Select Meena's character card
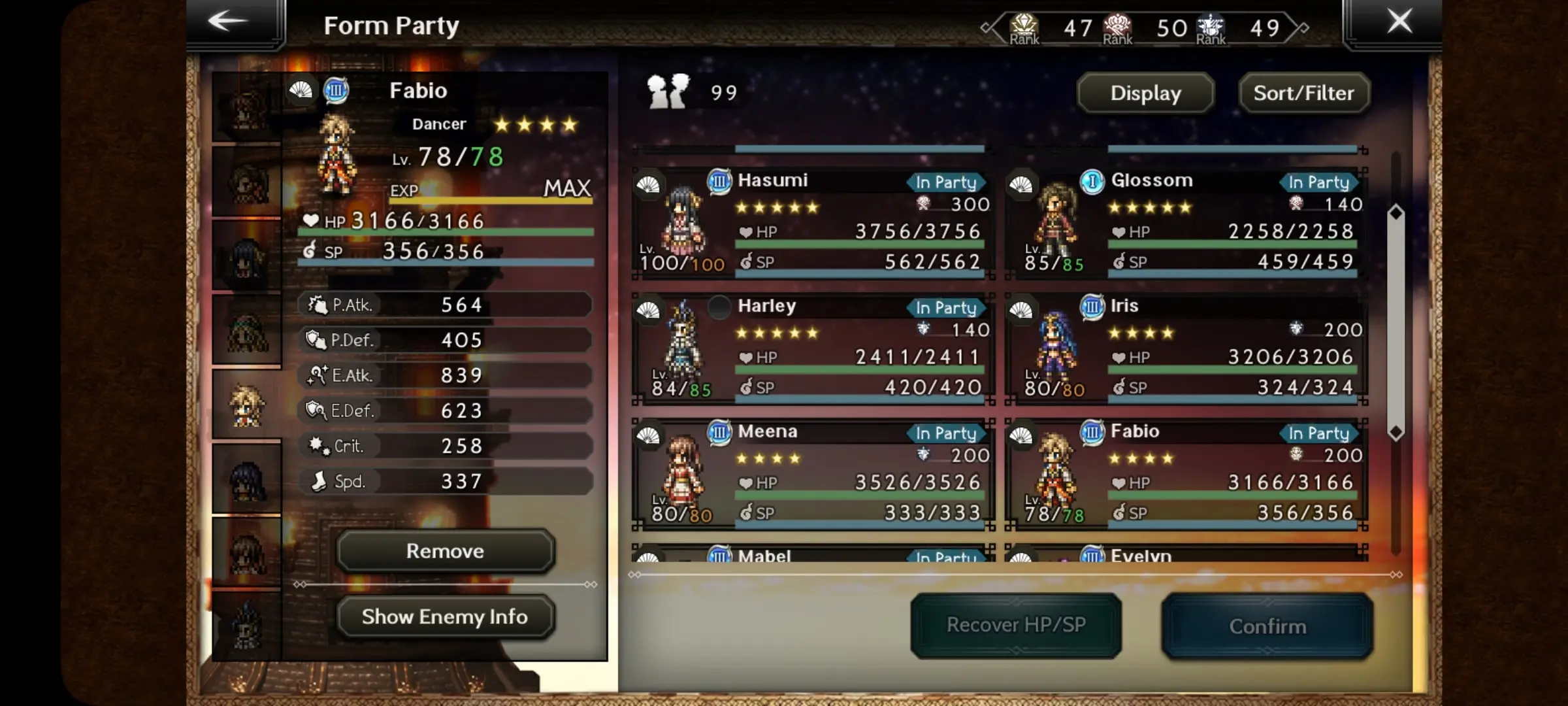Image resolution: width=1568 pixels, height=706 pixels. (x=813, y=474)
